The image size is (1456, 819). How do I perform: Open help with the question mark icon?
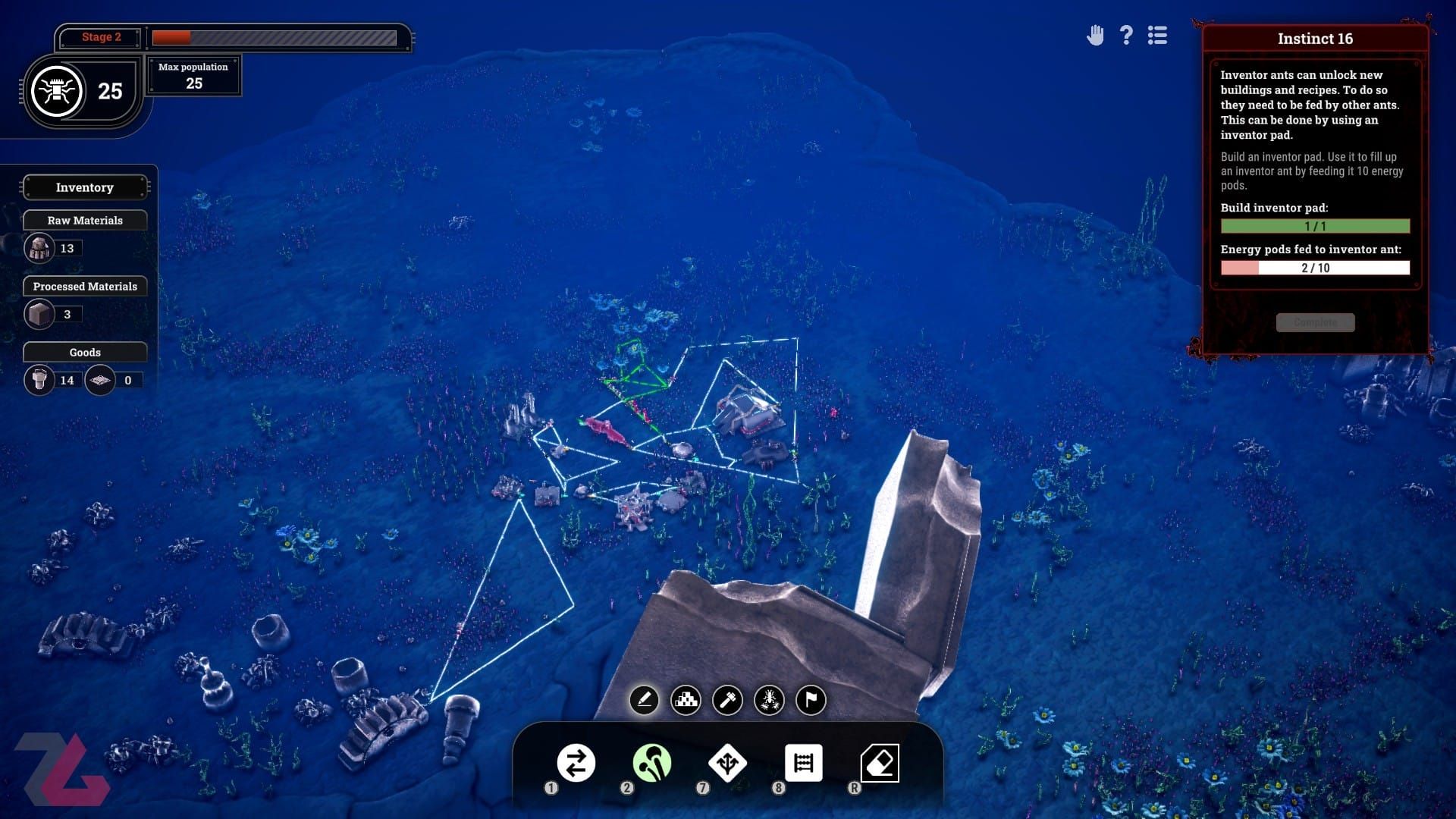tap(1126, 36)
